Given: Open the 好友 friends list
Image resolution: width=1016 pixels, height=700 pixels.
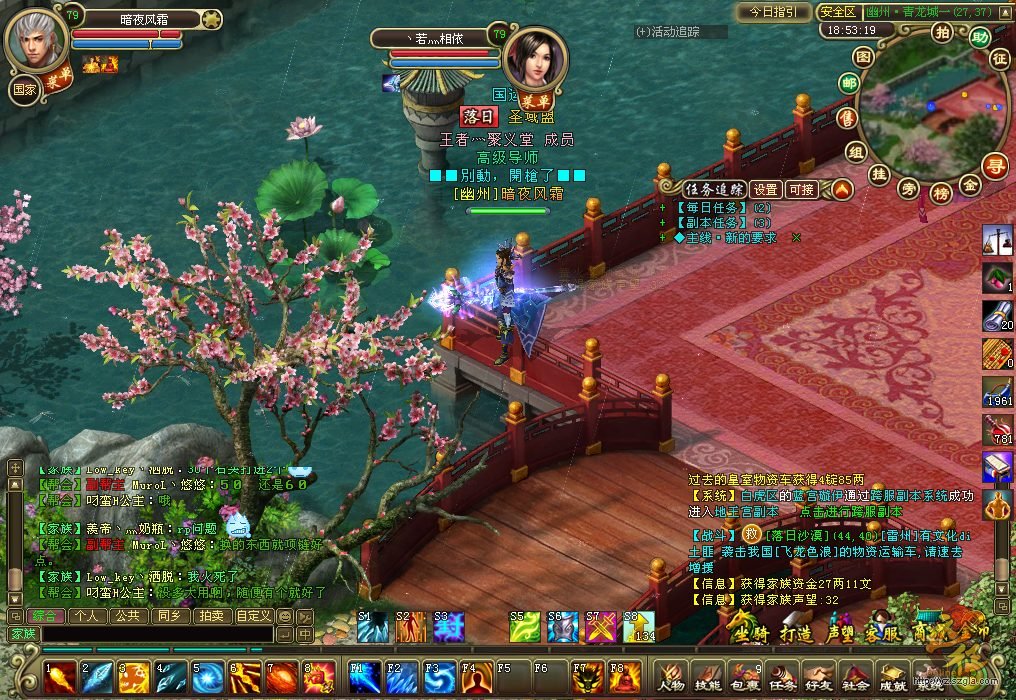Looking at the screenshot, I should pyautogui.click(x=818, y=678).
